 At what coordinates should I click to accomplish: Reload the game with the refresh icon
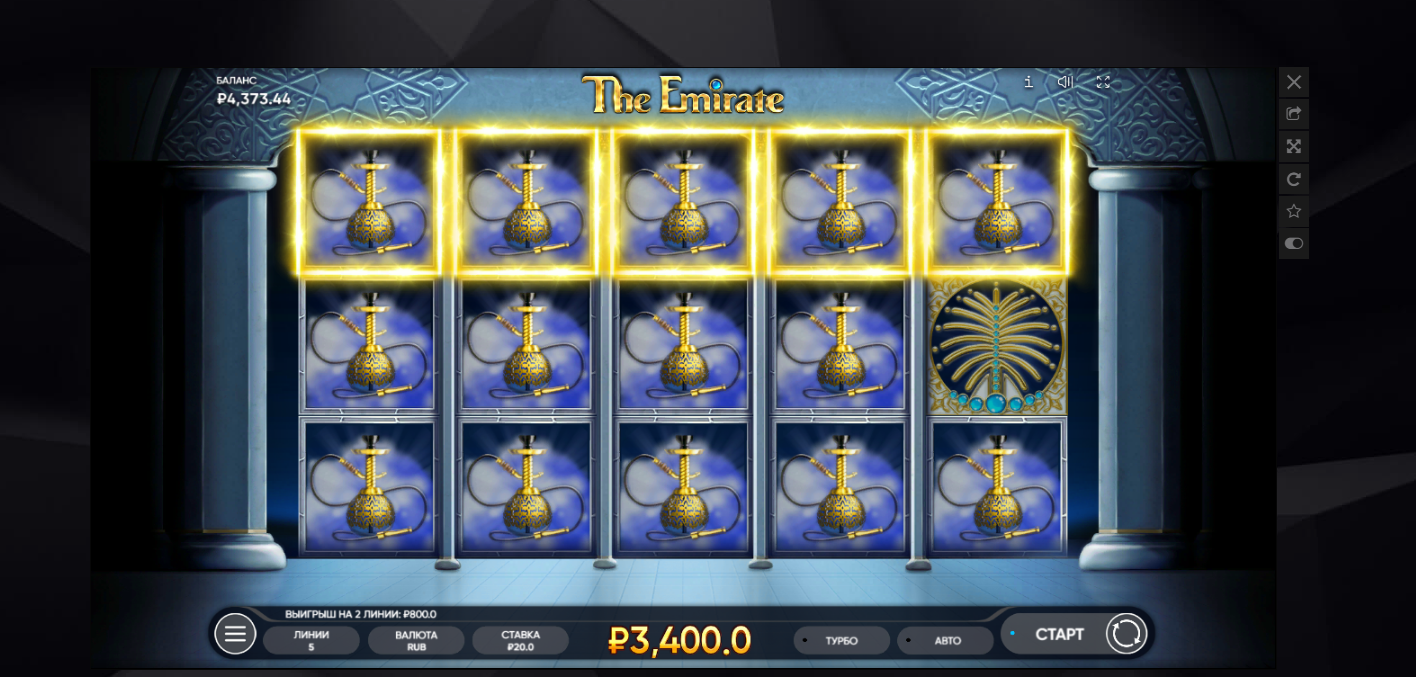point(1294,179)
